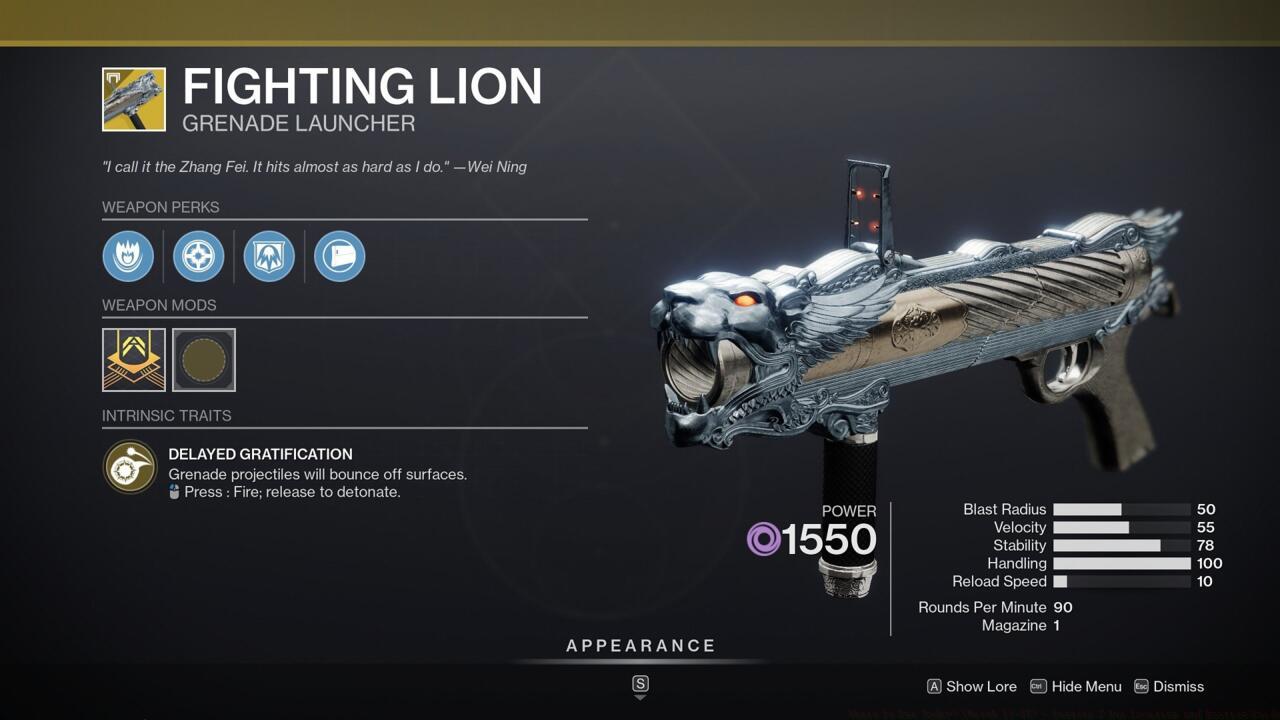Select the empty circular weapon mod slot
1280x720 pixels.
click(203, 360)
